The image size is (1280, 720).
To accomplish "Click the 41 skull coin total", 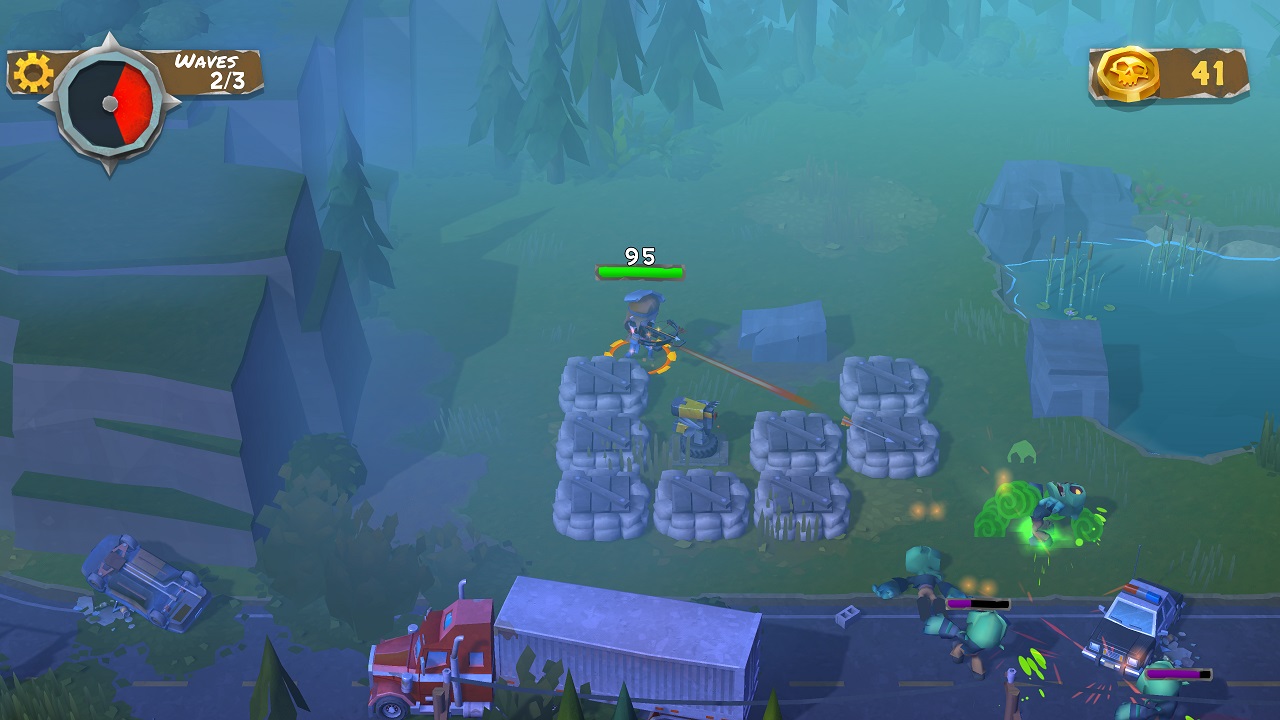I will point(1208,70).
